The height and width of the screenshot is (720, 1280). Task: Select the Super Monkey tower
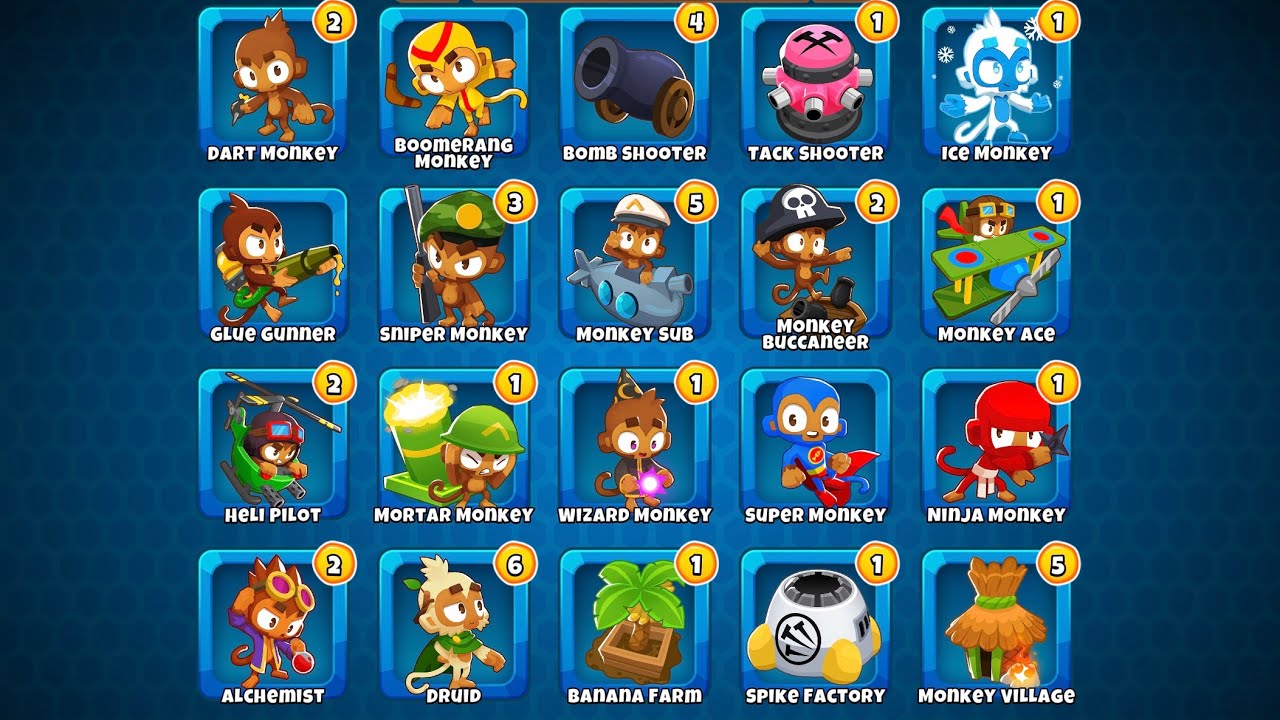(815, 444)
